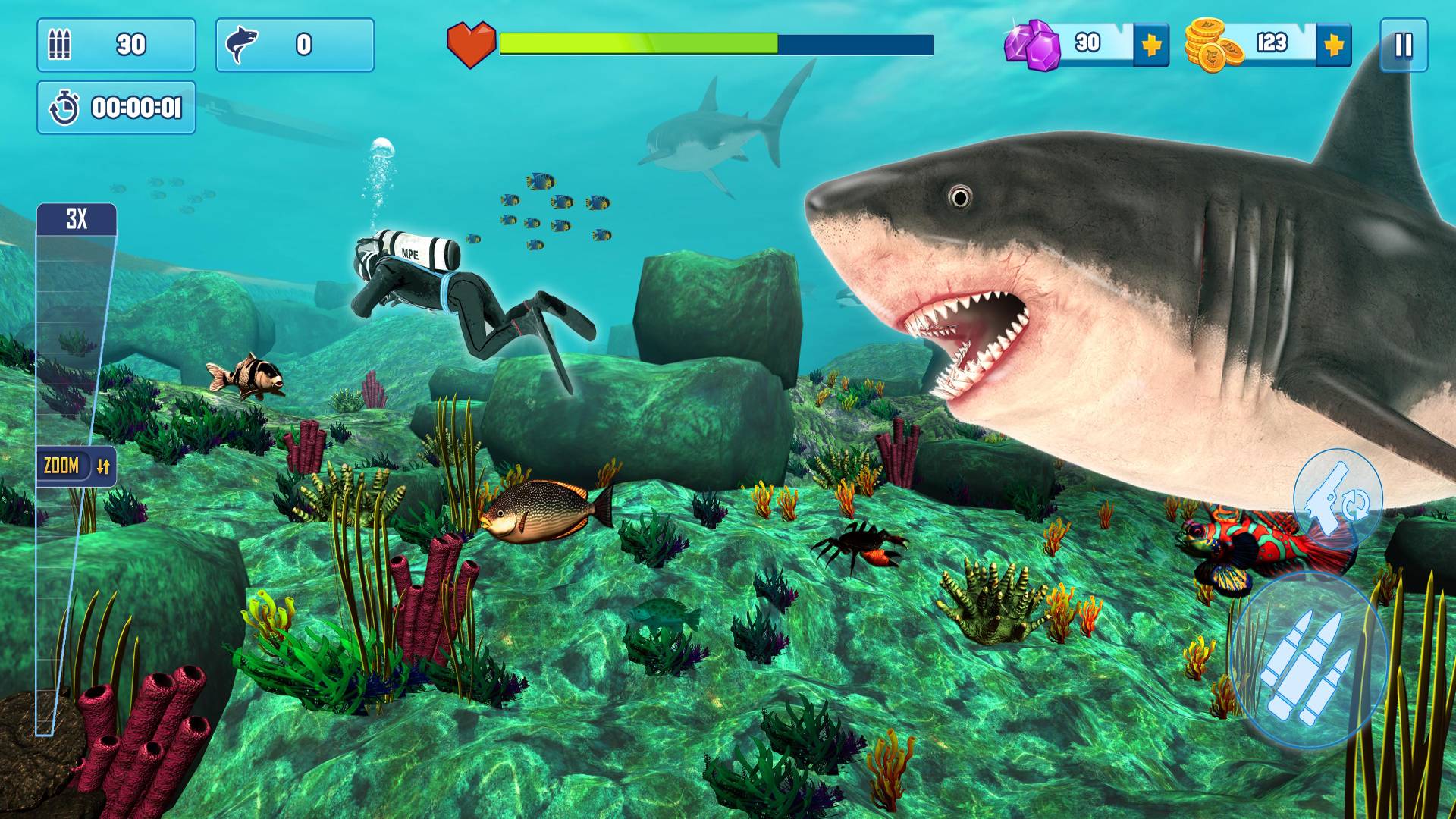Image resolution: width=1456 pixels, height=819 pixels.
Task: Tap the plus button beside the coin count
Action: coord(1335,45)
